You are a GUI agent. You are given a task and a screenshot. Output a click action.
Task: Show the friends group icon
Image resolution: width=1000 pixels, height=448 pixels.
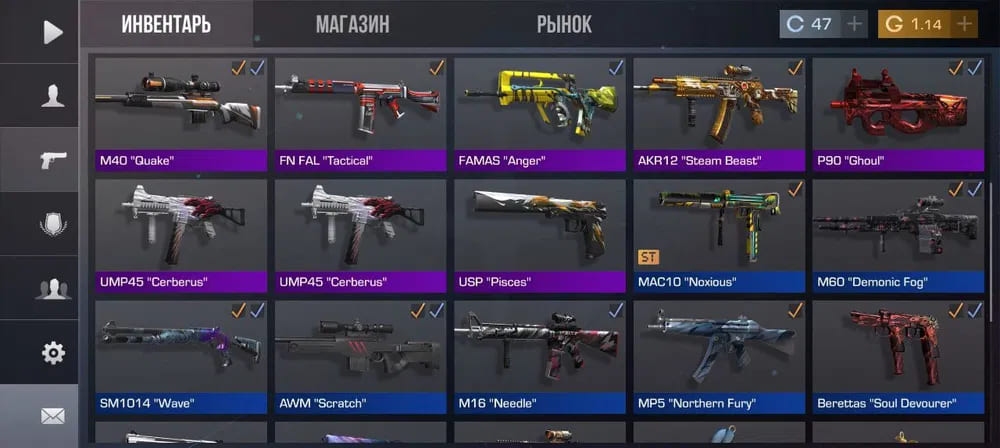(x=52, y=288)
